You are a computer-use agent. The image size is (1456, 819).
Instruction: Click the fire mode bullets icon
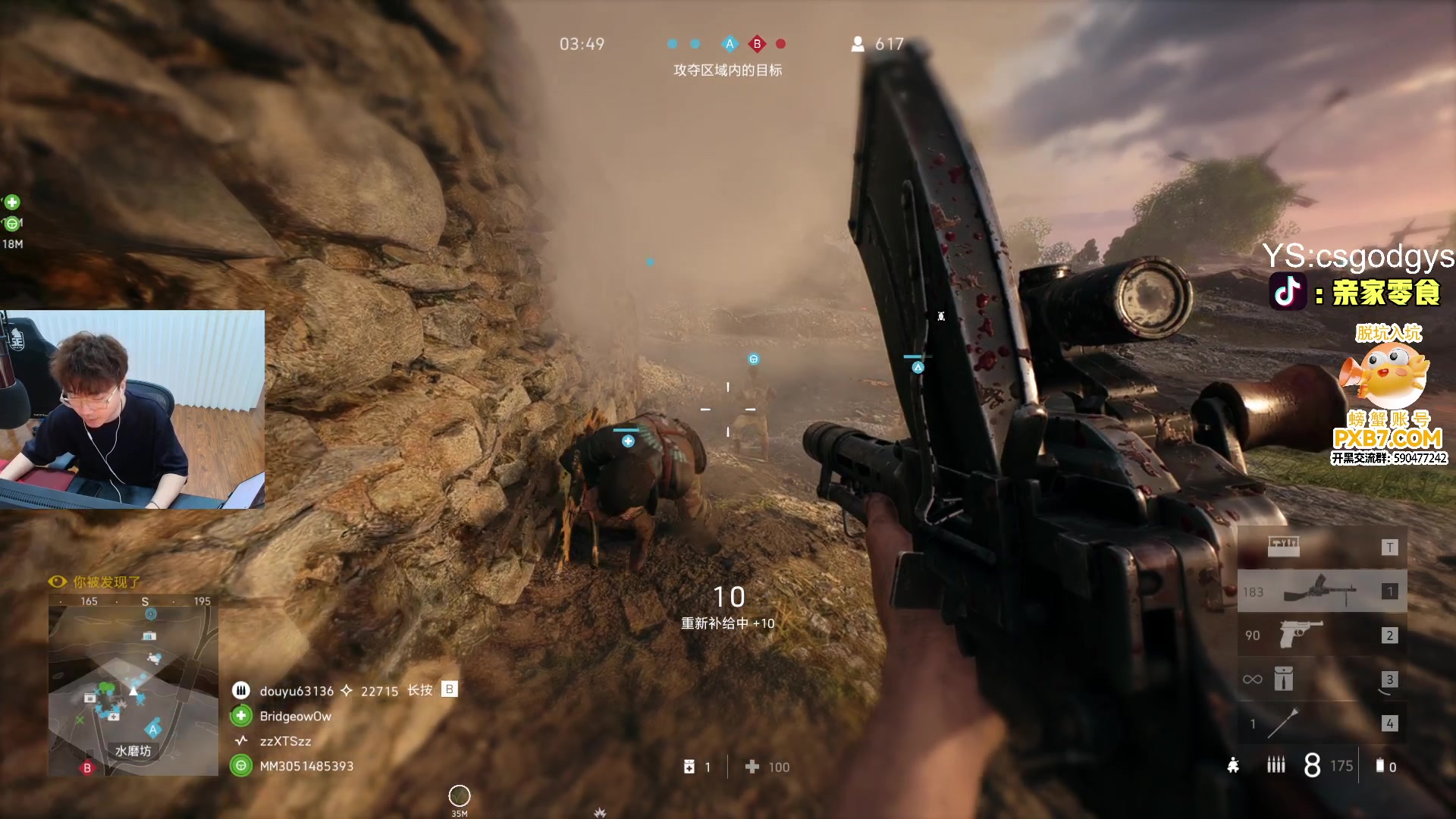[x=1276, y=766]
